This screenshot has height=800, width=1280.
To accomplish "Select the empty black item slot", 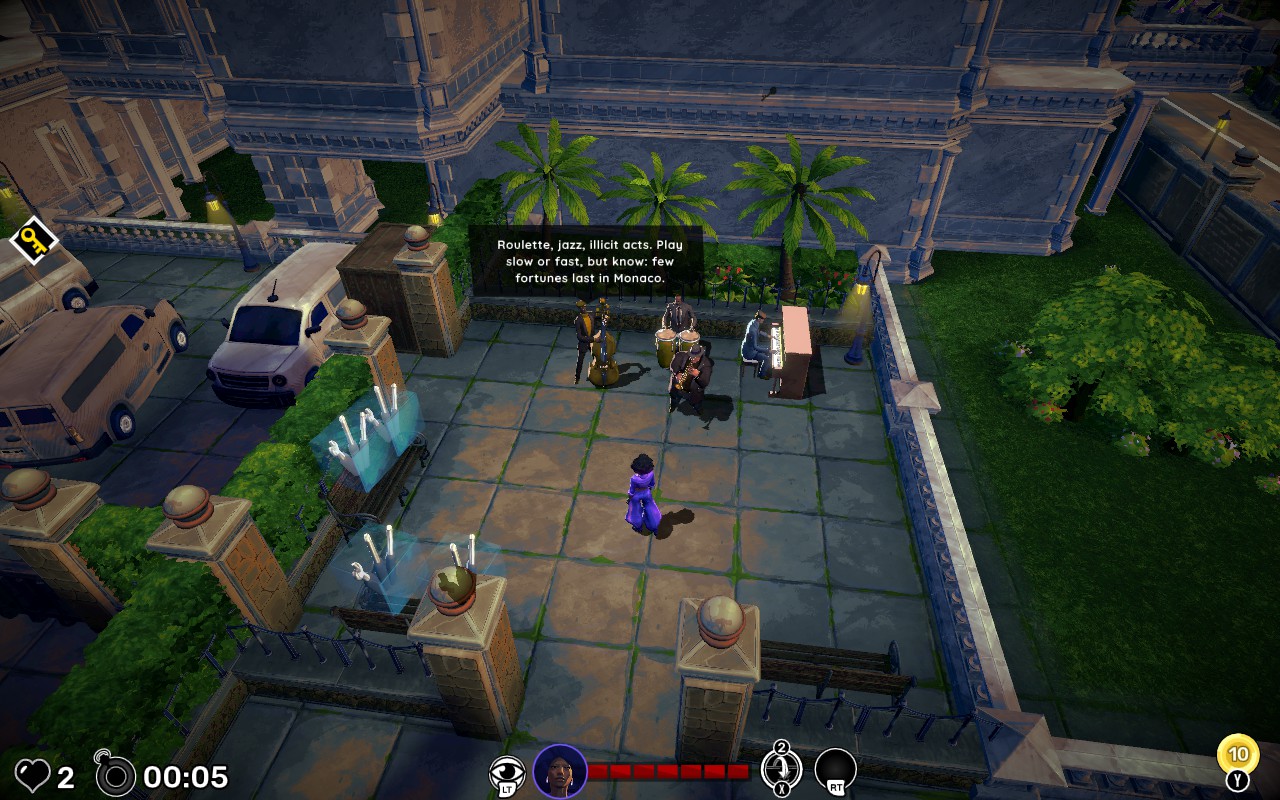I will [x=835, y=769].
